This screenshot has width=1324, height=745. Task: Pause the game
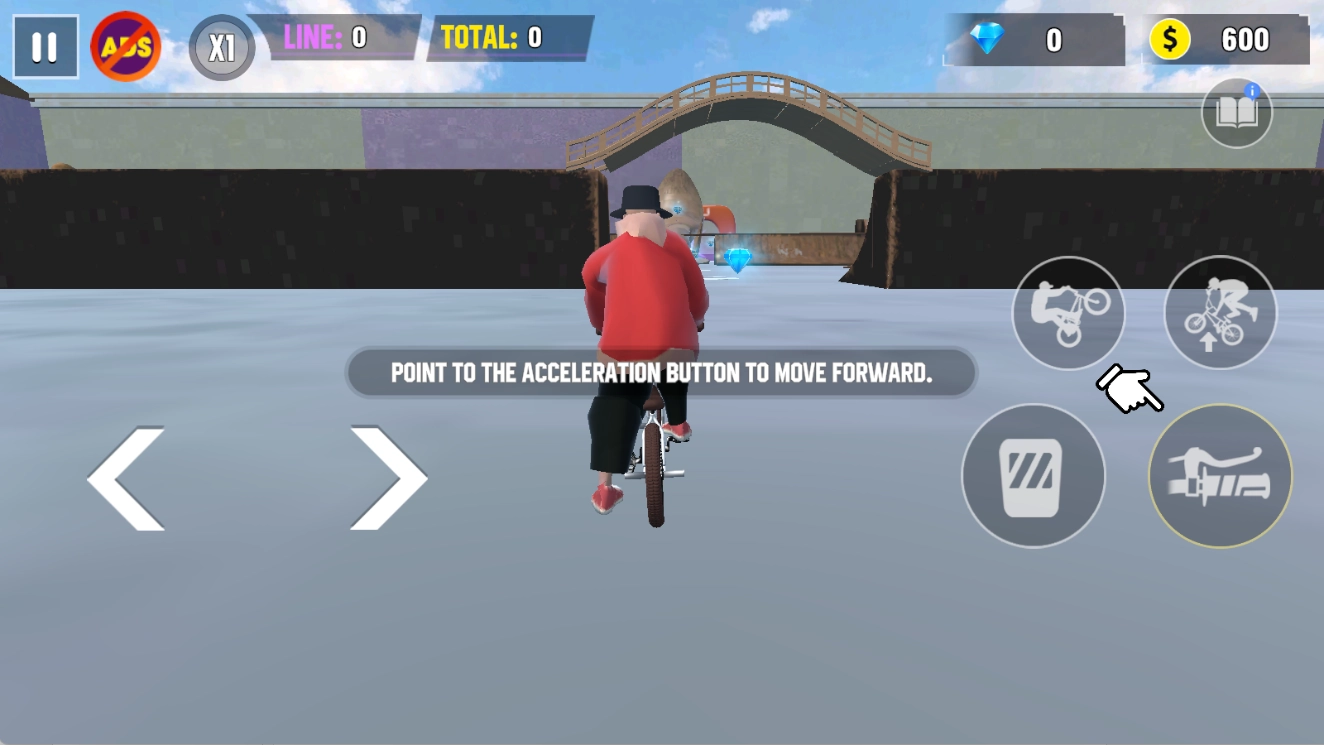(x=45, y=46)
